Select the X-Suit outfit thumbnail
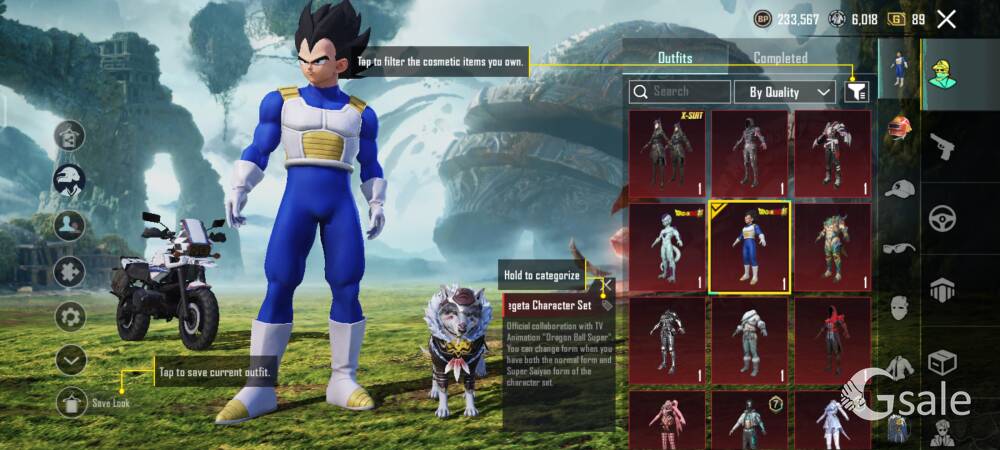Viewport: 1000px width, 450px height. [x=668, y=153]
